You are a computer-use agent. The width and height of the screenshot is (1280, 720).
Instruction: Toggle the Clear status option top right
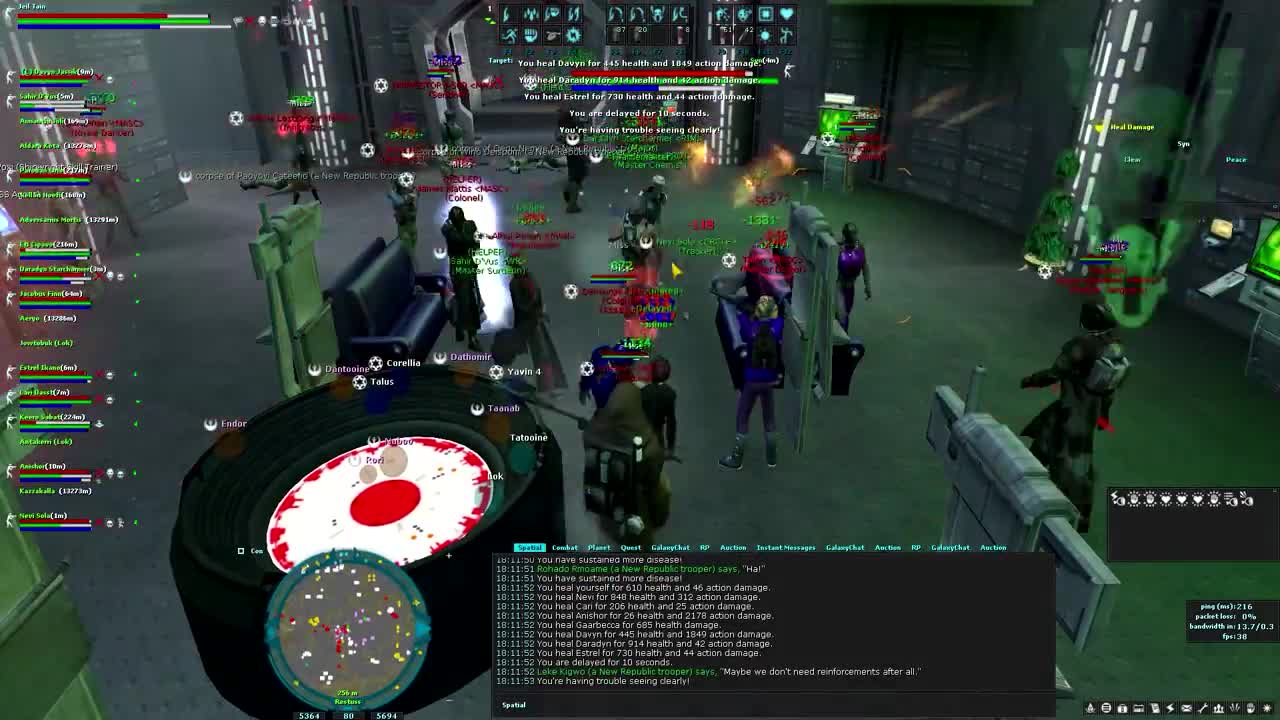(1133, 159)
